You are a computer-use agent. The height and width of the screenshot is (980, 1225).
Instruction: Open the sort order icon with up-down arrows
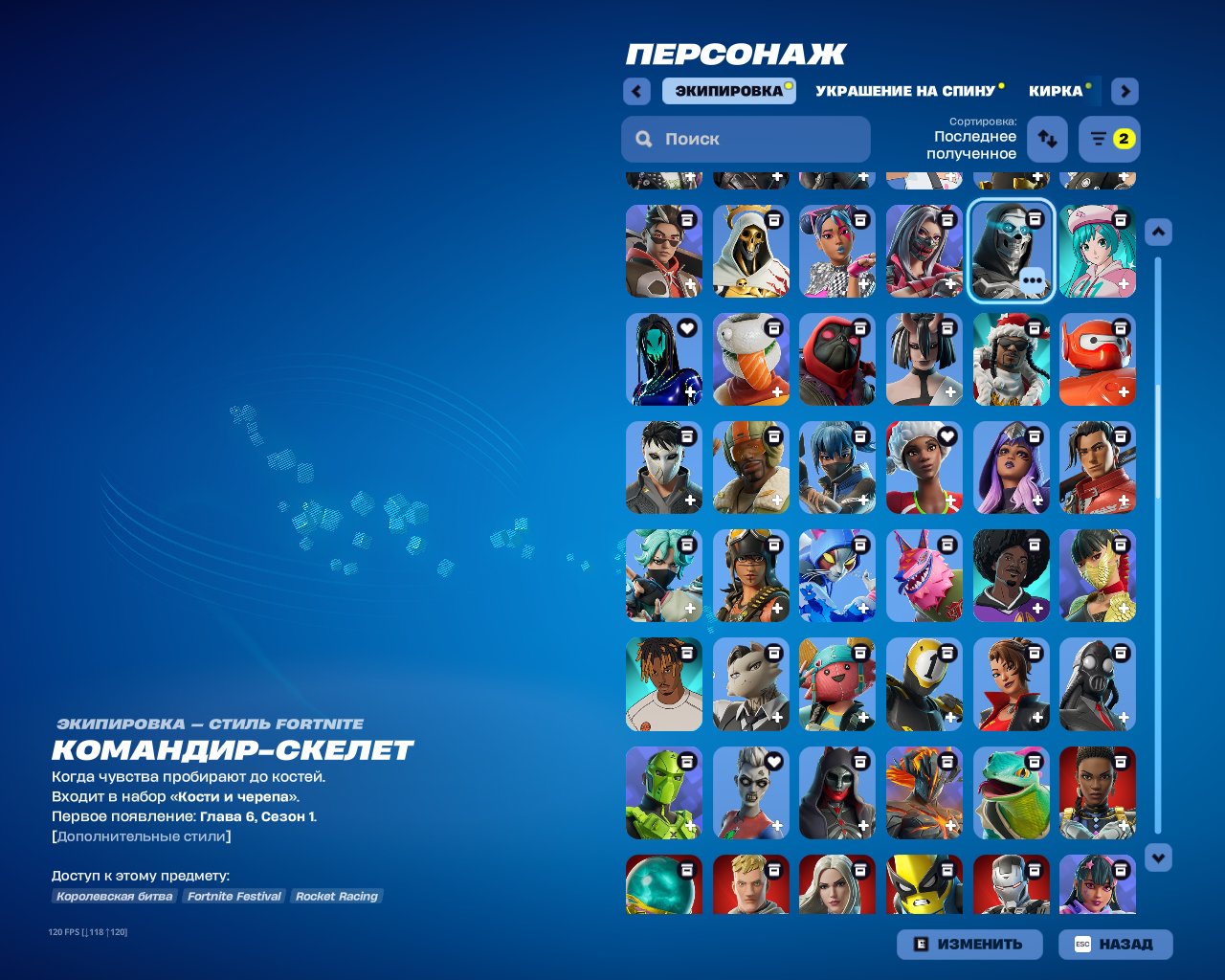[1049, 139]
